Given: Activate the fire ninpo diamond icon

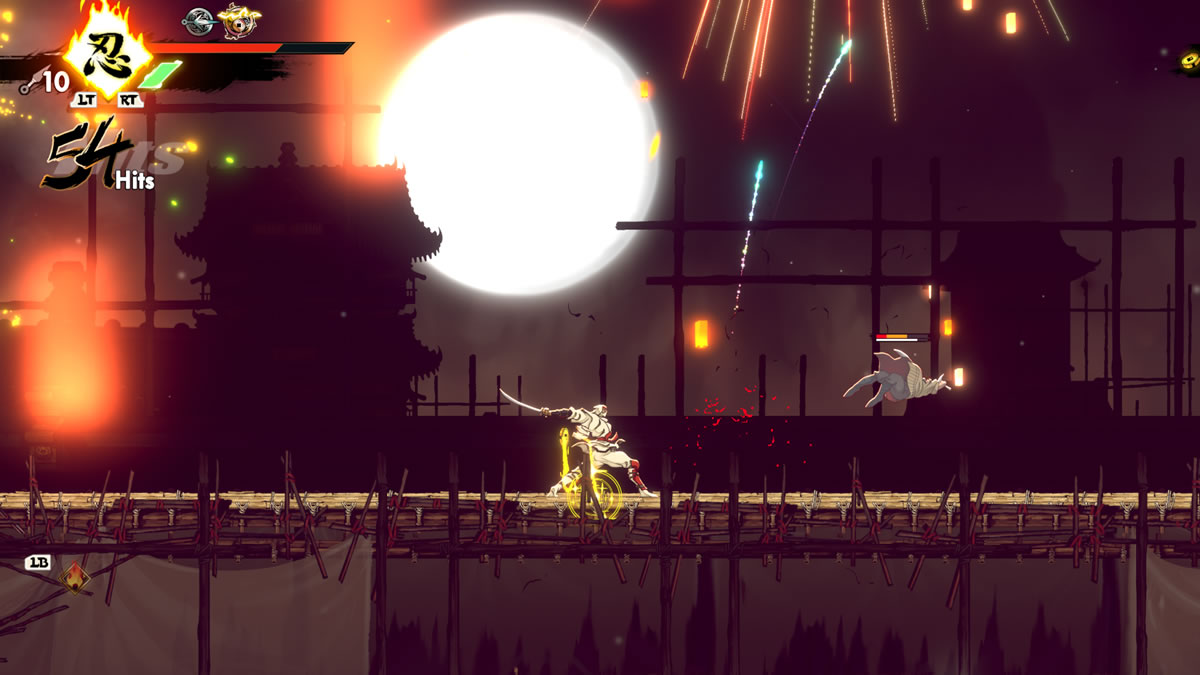Looking at the screenshot, I should [74, 577].
